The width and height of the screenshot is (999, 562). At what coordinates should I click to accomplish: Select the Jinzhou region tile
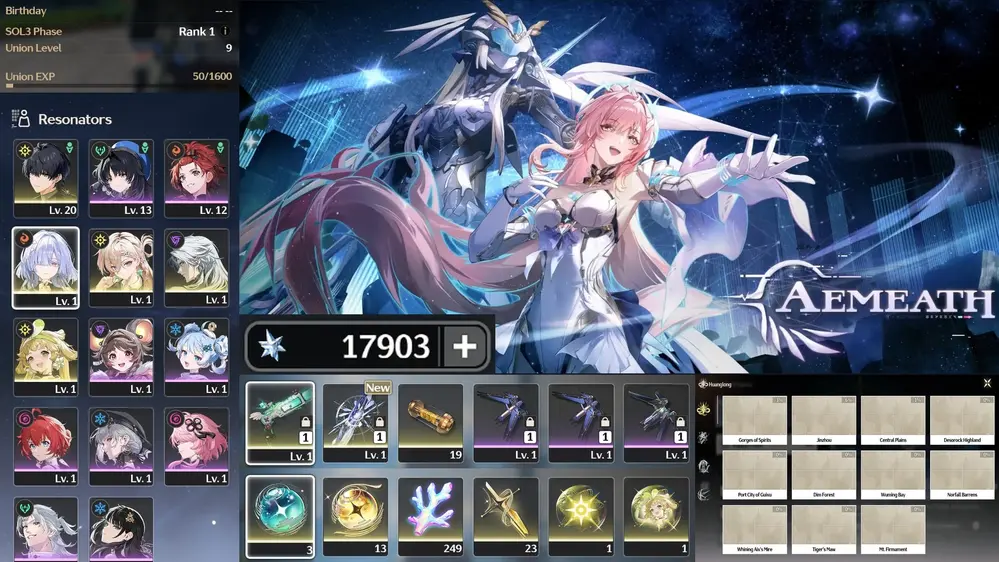824,420
